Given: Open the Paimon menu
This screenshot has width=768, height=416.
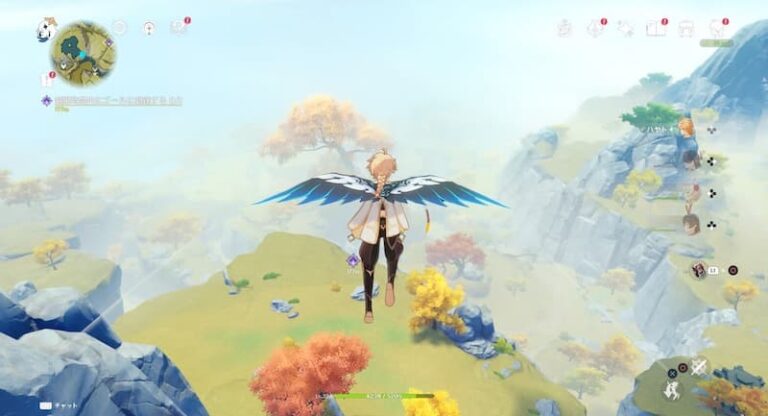Looking at the screenshot, I should [x=46, y=30].
